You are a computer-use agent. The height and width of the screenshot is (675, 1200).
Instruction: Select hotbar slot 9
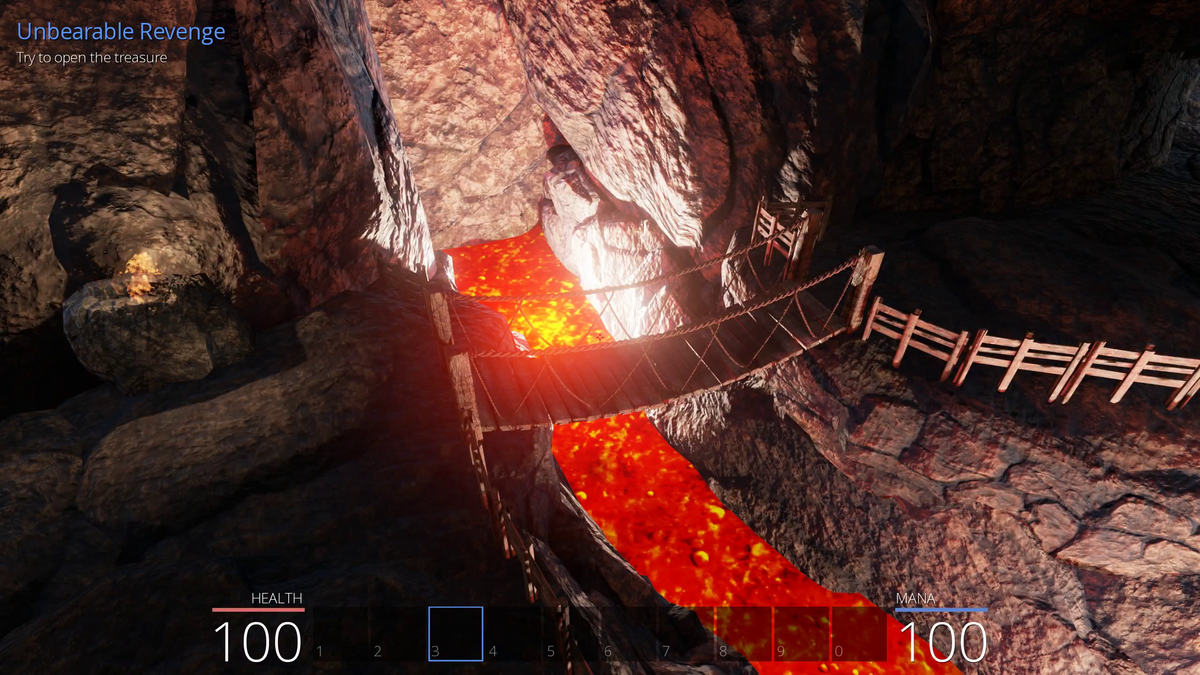(803, 634)
